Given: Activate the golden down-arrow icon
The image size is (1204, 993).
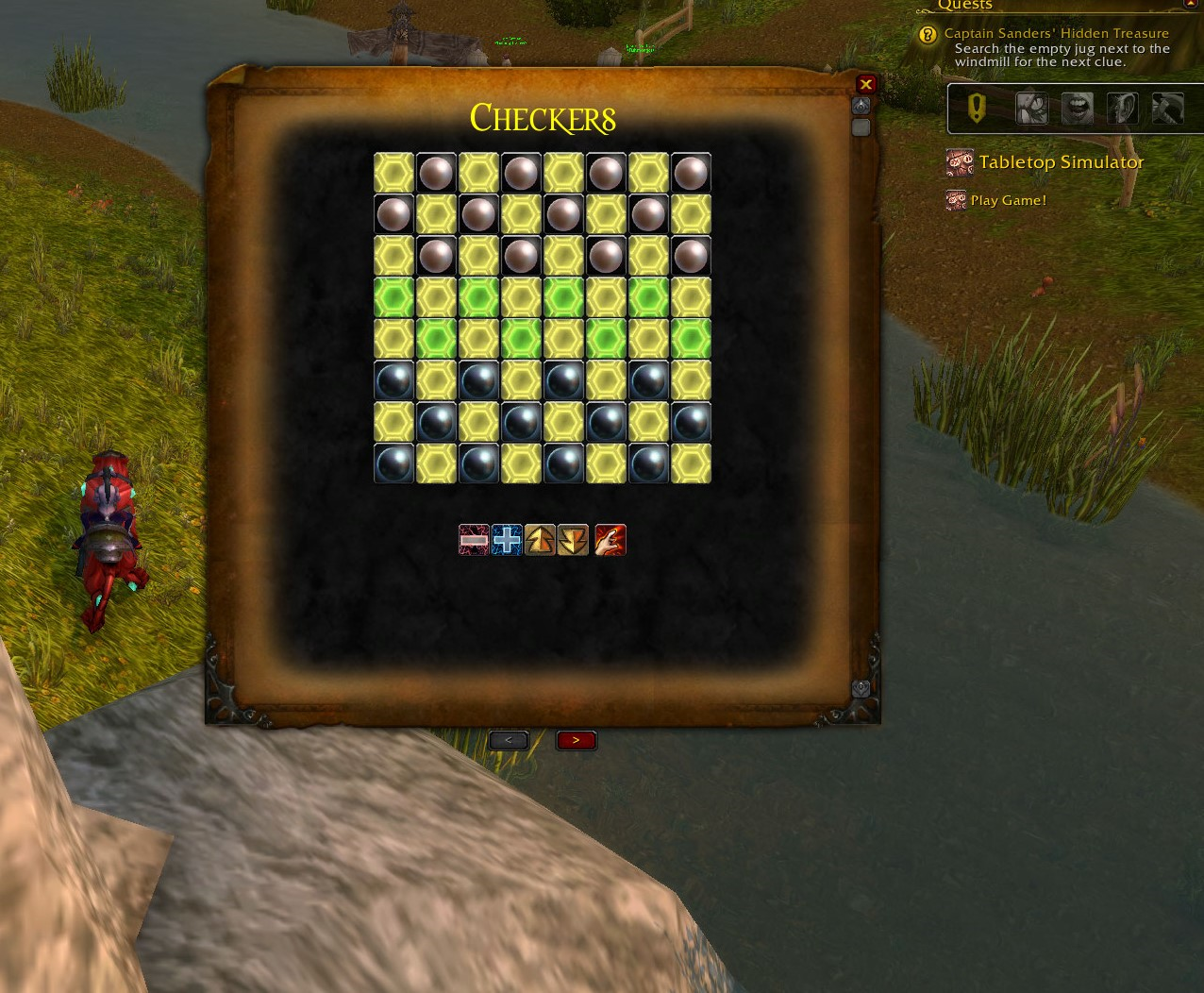Looking at the screenshot, I should click(573, 540).
